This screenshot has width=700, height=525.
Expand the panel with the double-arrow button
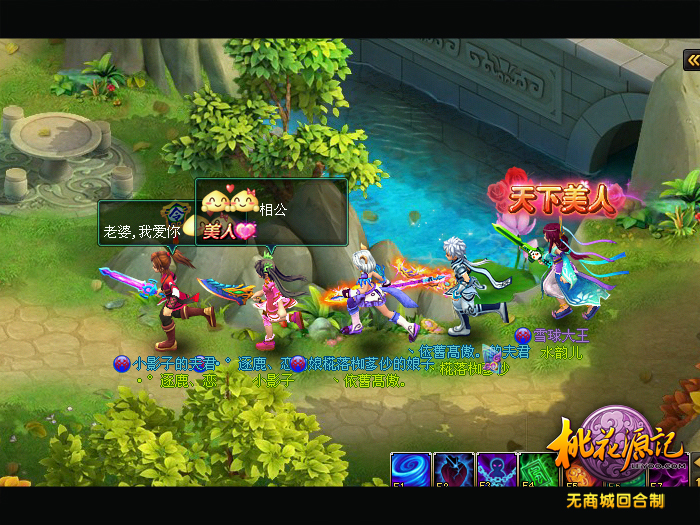click(691, 61)
